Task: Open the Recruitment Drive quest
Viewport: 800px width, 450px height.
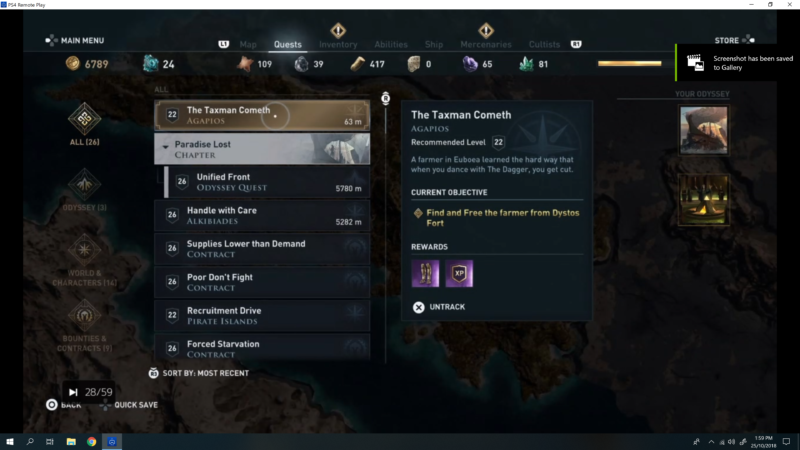Action: coord(262,316)
